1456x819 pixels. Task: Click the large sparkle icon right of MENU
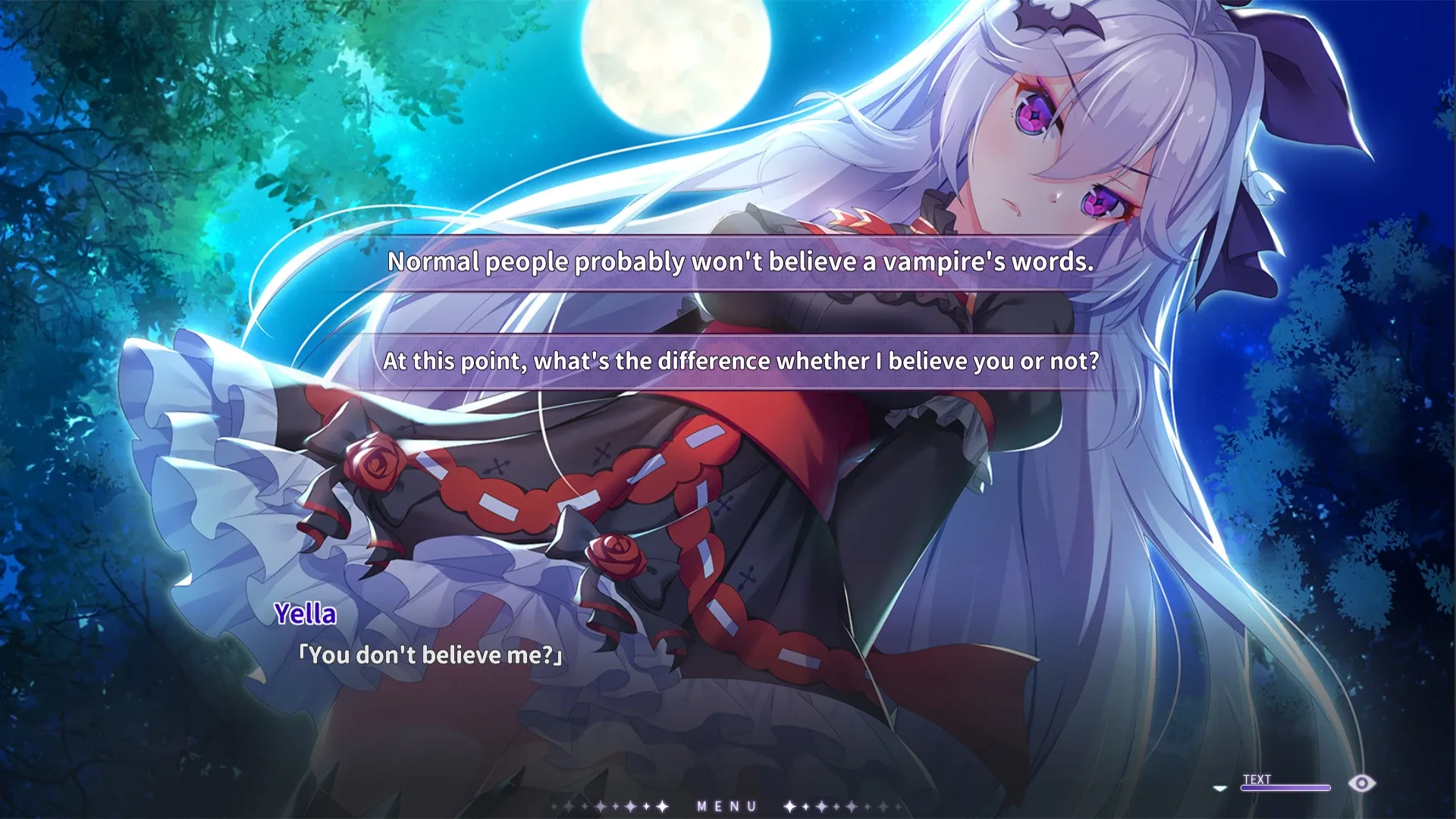[788, 806]
